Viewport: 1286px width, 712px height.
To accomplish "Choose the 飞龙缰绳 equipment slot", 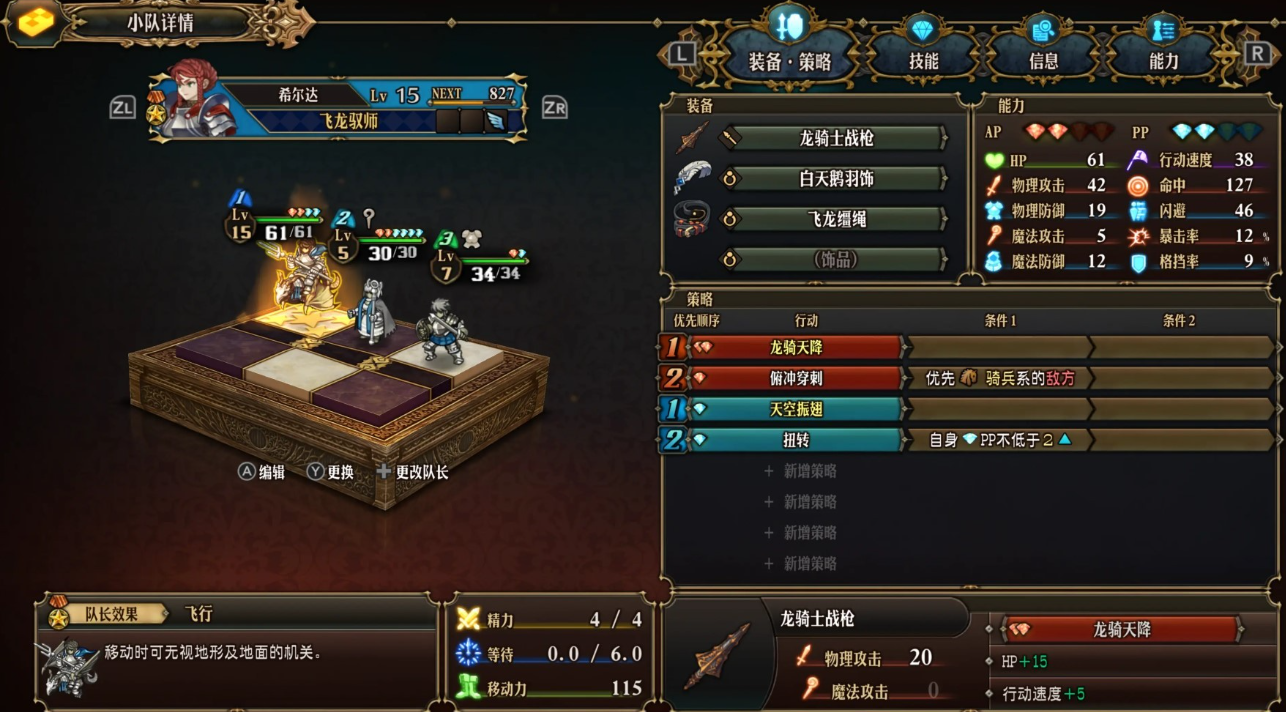I will [836, 220].
